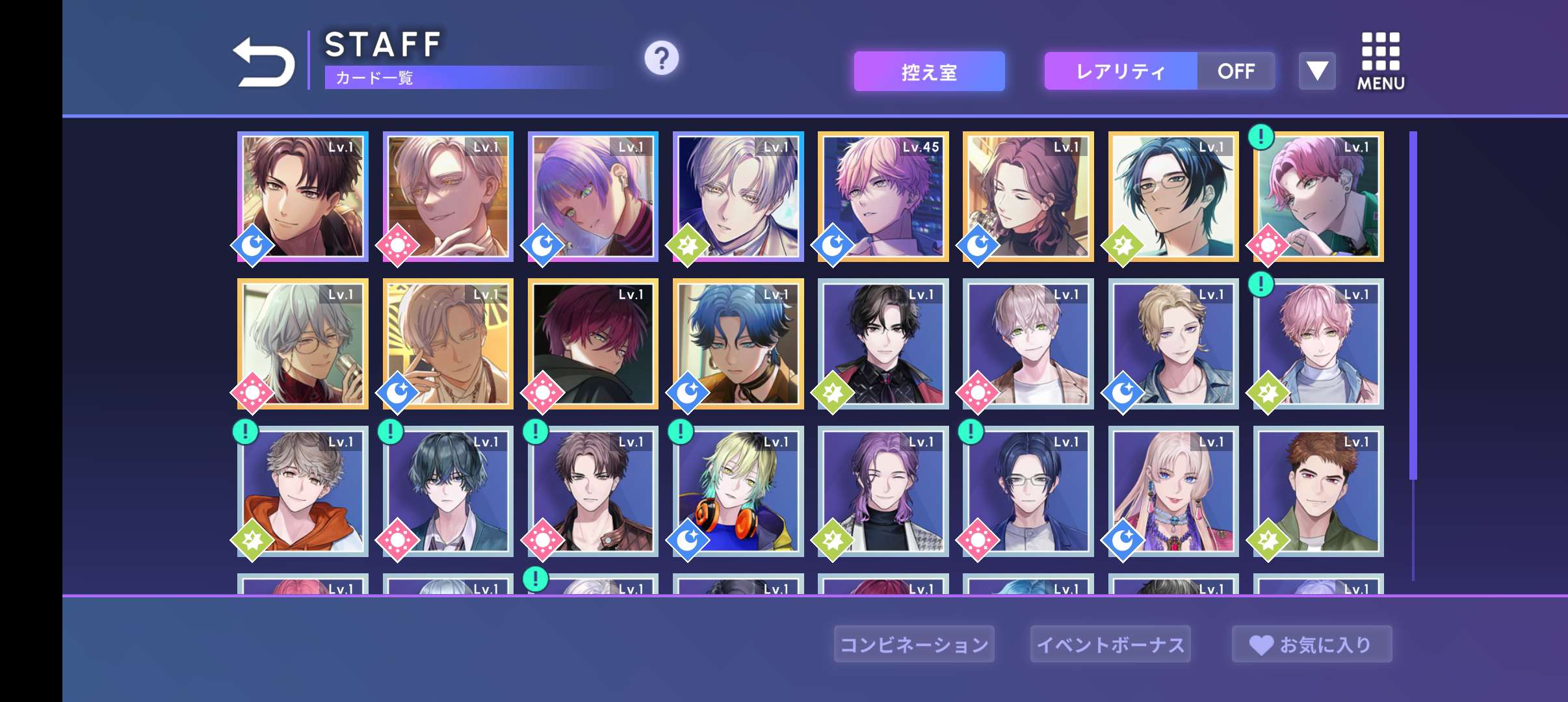Change the レアリティ sort option

tap(1120, 71)
